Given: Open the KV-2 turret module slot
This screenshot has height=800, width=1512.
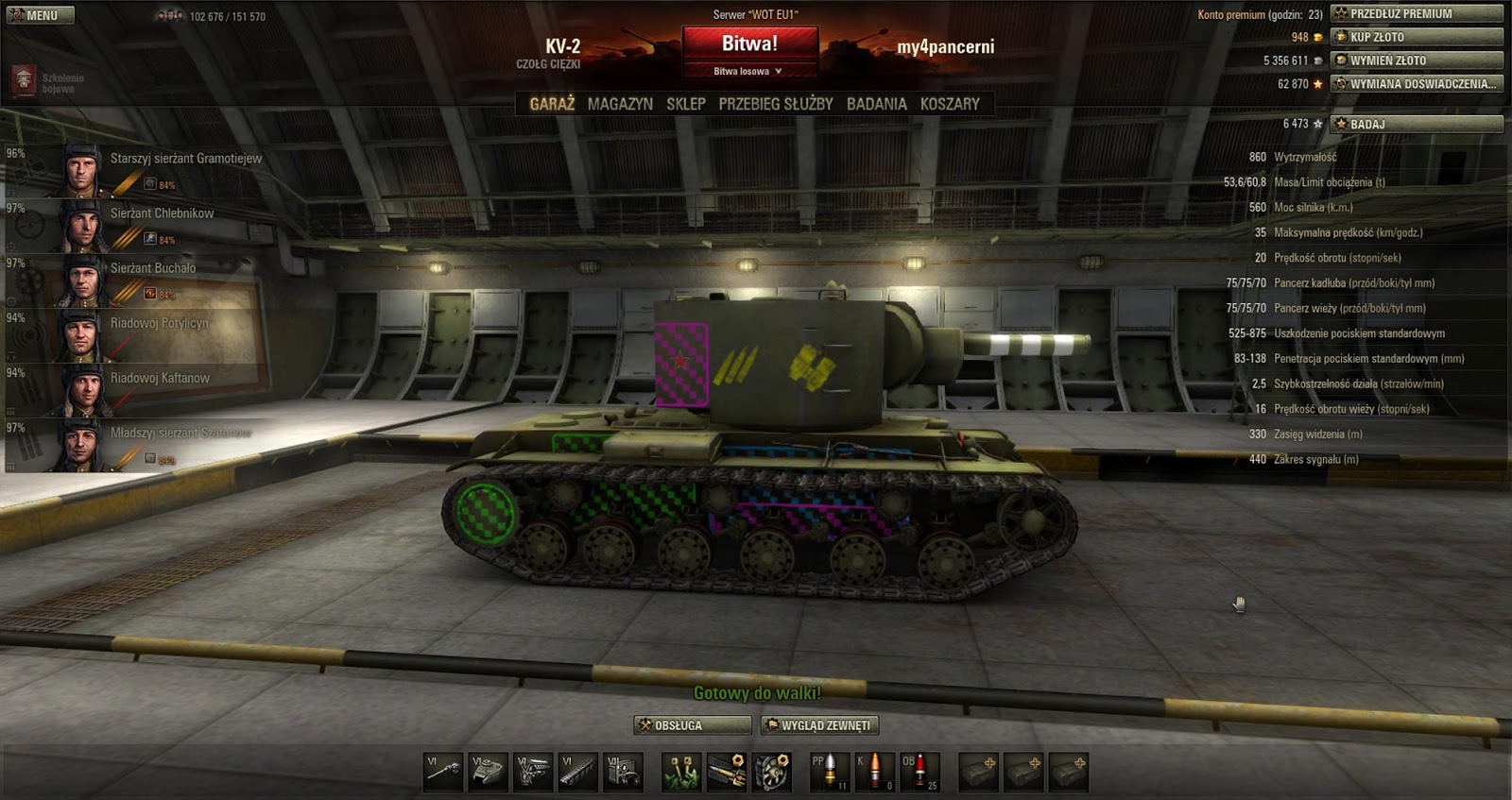Looking at the screenshot, I should (488, 772).
